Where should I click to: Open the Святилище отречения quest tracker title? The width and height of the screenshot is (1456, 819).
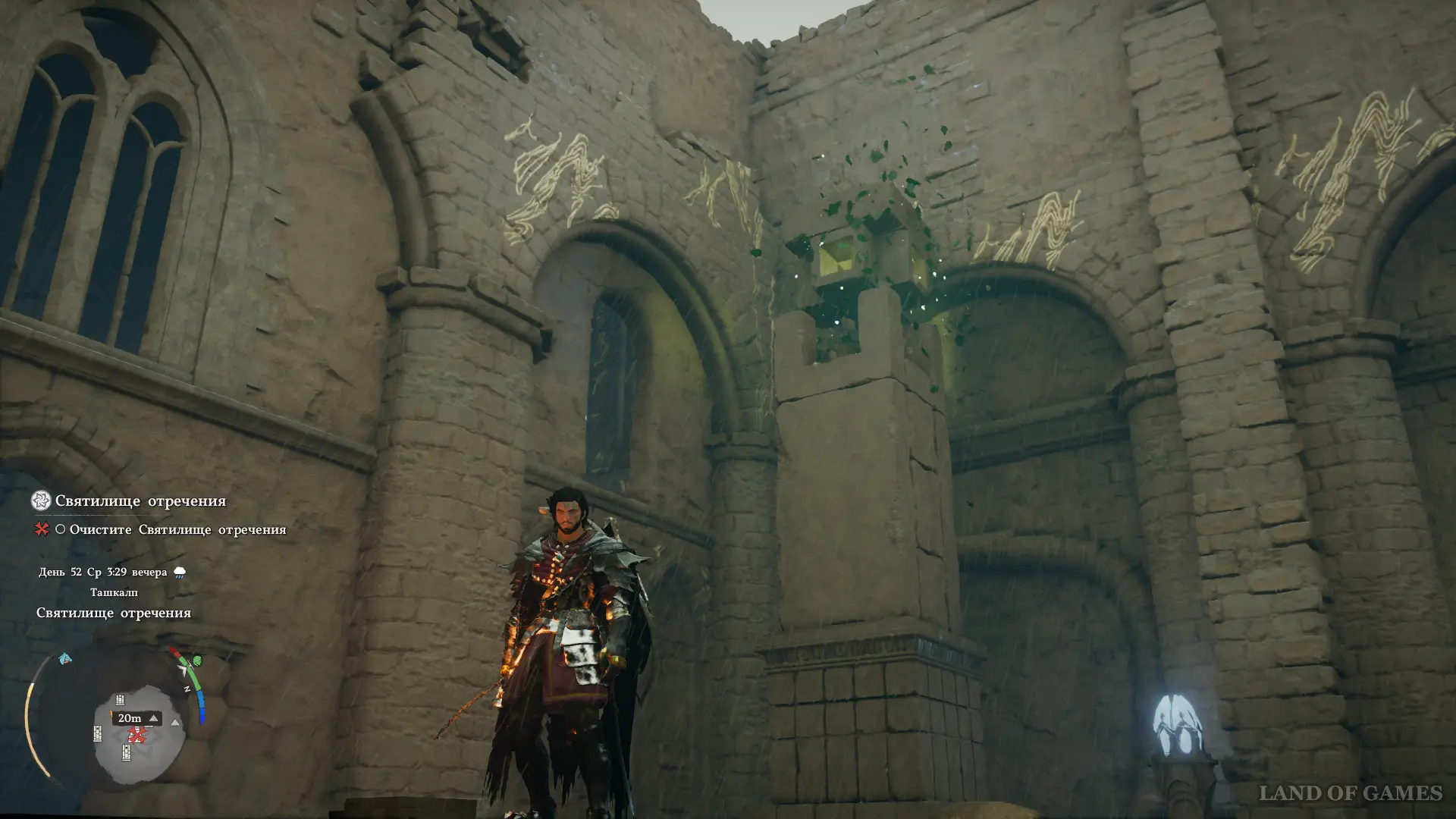tap(140, 501)
